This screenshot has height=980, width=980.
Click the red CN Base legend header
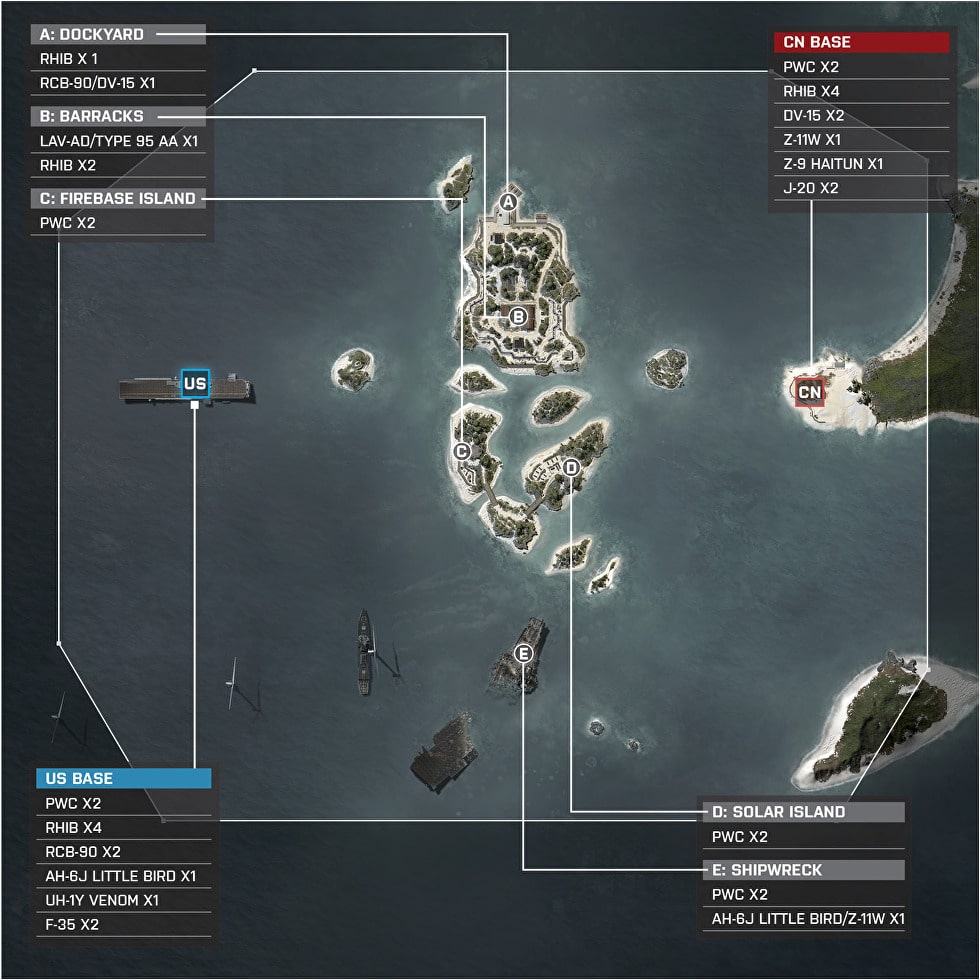pyautogui.click(x=861, y=42)
